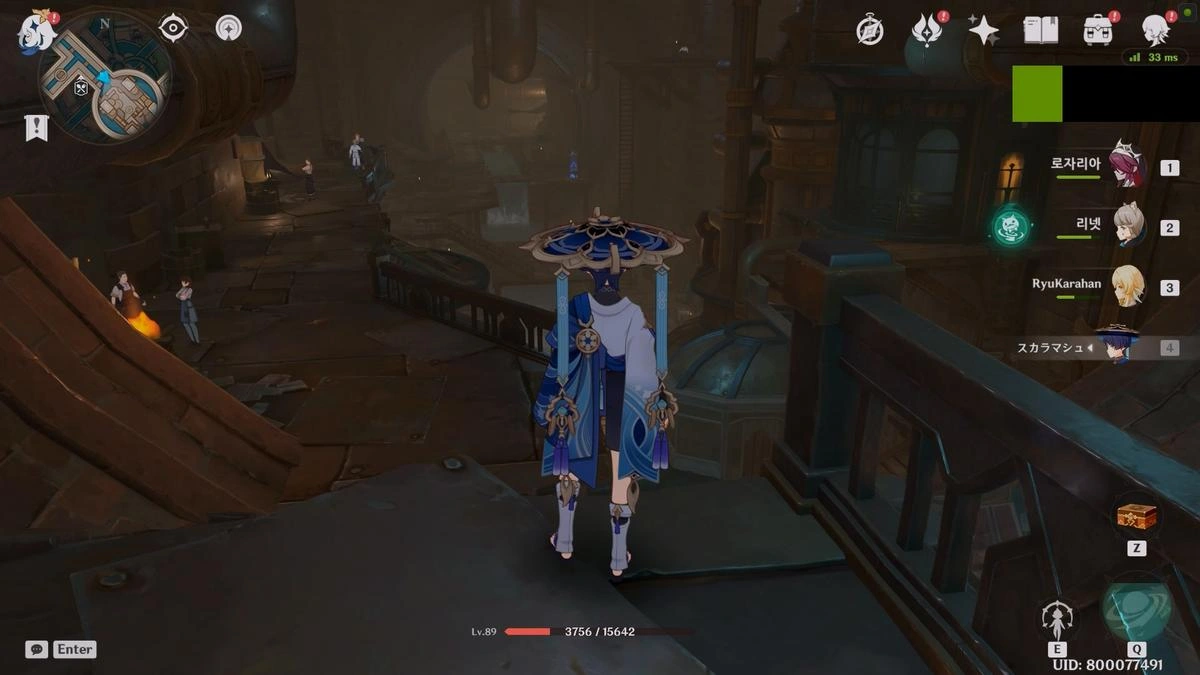Open the quest banner with exclamation mark
This screenshot has height=675, width=1200.
point(37,127)
